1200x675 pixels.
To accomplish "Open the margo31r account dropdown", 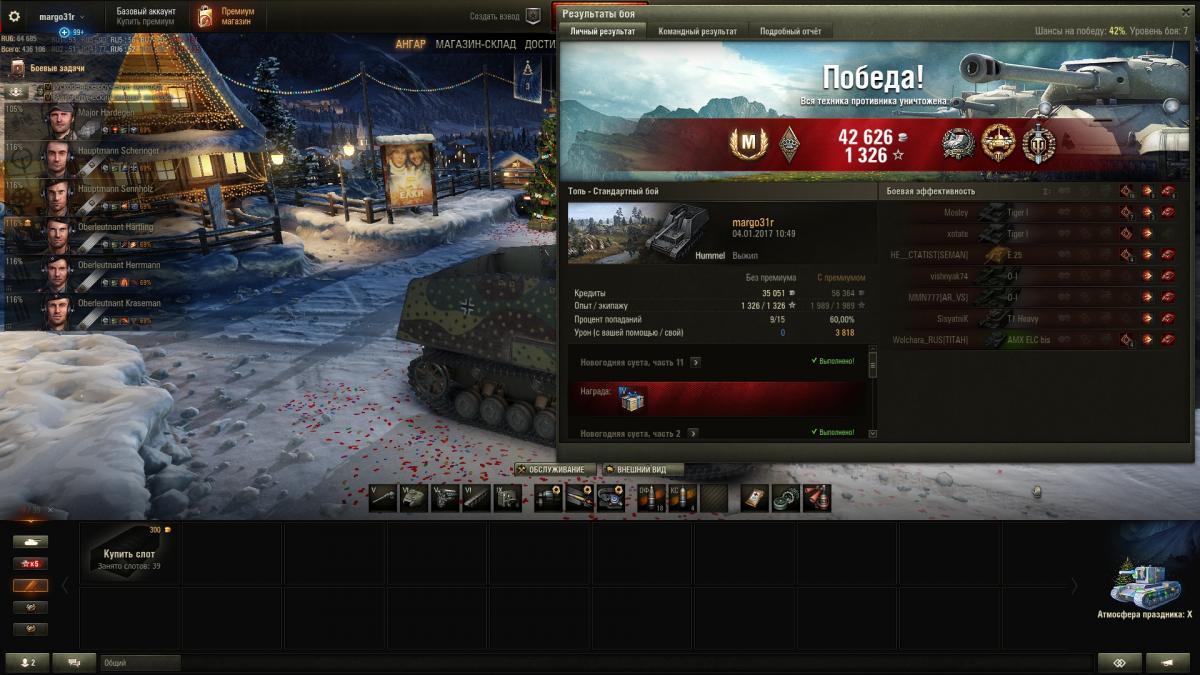I will (x=61, y=17).
